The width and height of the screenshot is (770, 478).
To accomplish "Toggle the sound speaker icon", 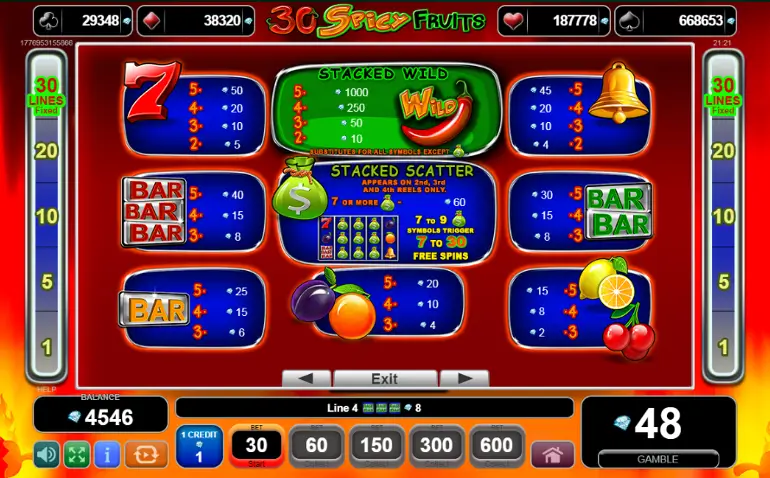I will pyautogui.click(x=46, y=454).
